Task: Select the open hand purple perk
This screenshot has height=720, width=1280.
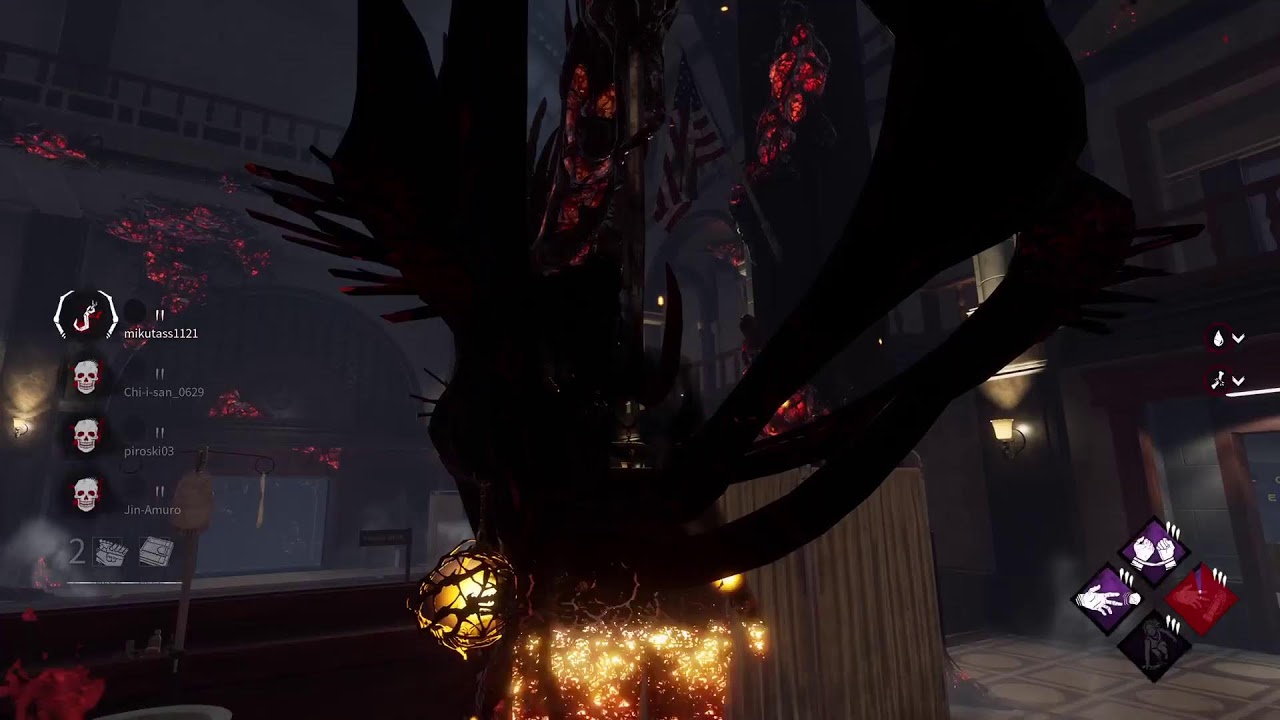Action: (x=1108, y=599)
